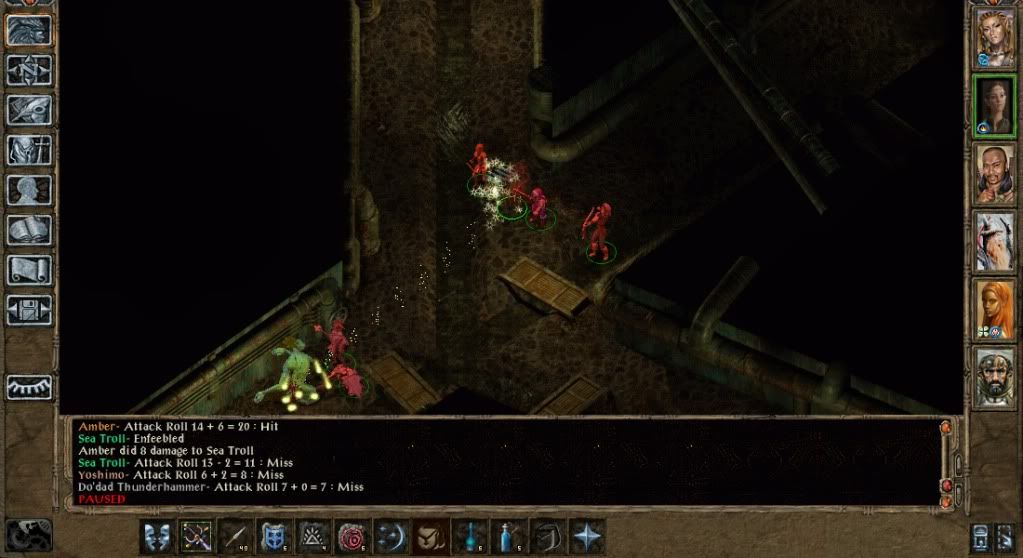Click the talk button with two masks
Viewport: 1023px width, 558px height.
tap(157, 536)
